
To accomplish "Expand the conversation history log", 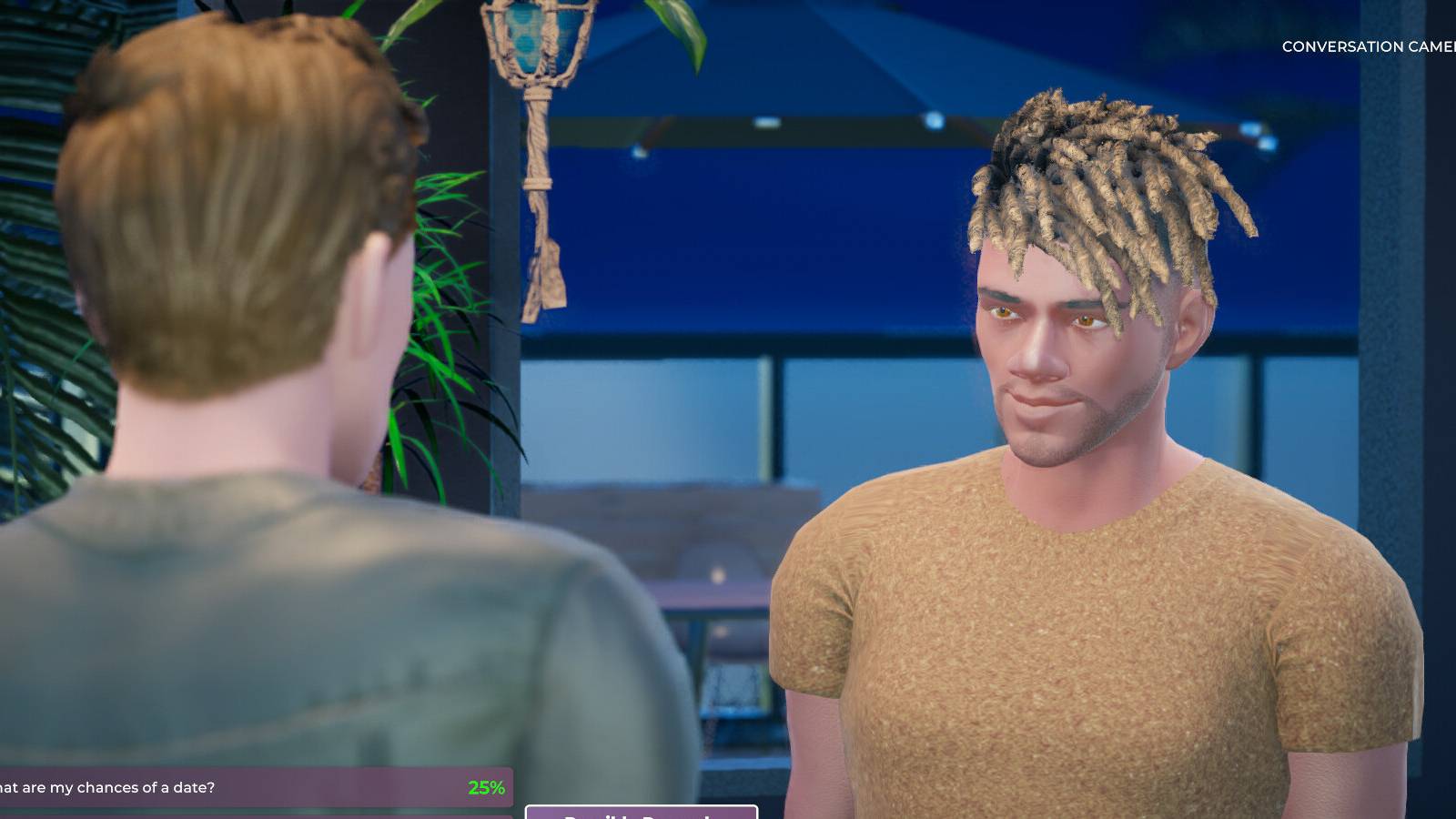I will [x=255, y=787].
